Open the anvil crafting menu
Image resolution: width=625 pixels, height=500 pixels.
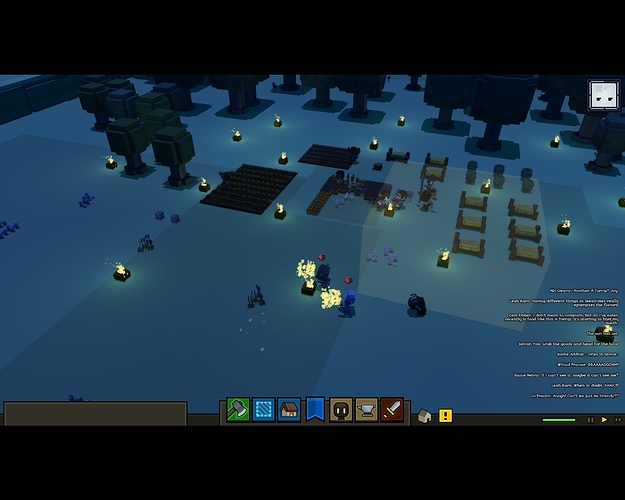pyautogui.click(x=367, y=410)
